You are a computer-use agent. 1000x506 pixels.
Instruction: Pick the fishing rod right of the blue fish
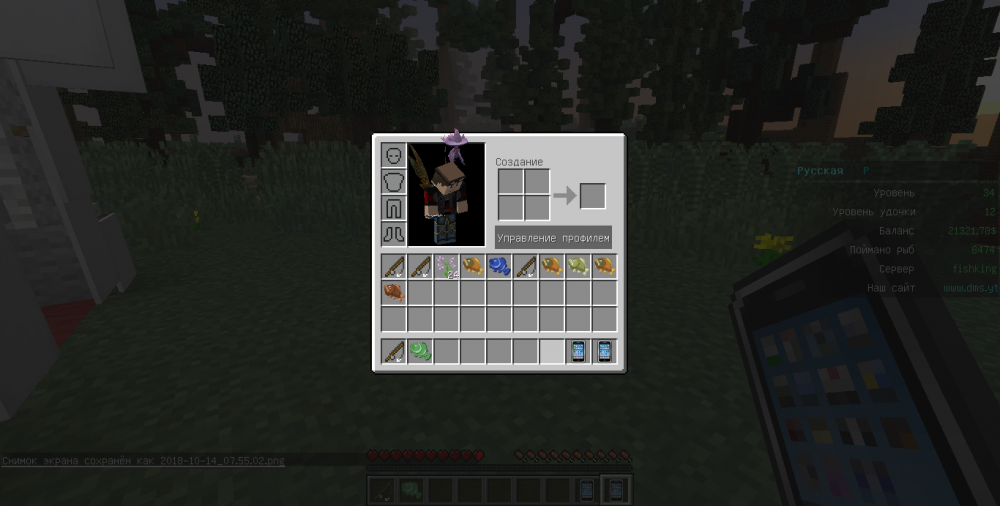click(525, 266)
